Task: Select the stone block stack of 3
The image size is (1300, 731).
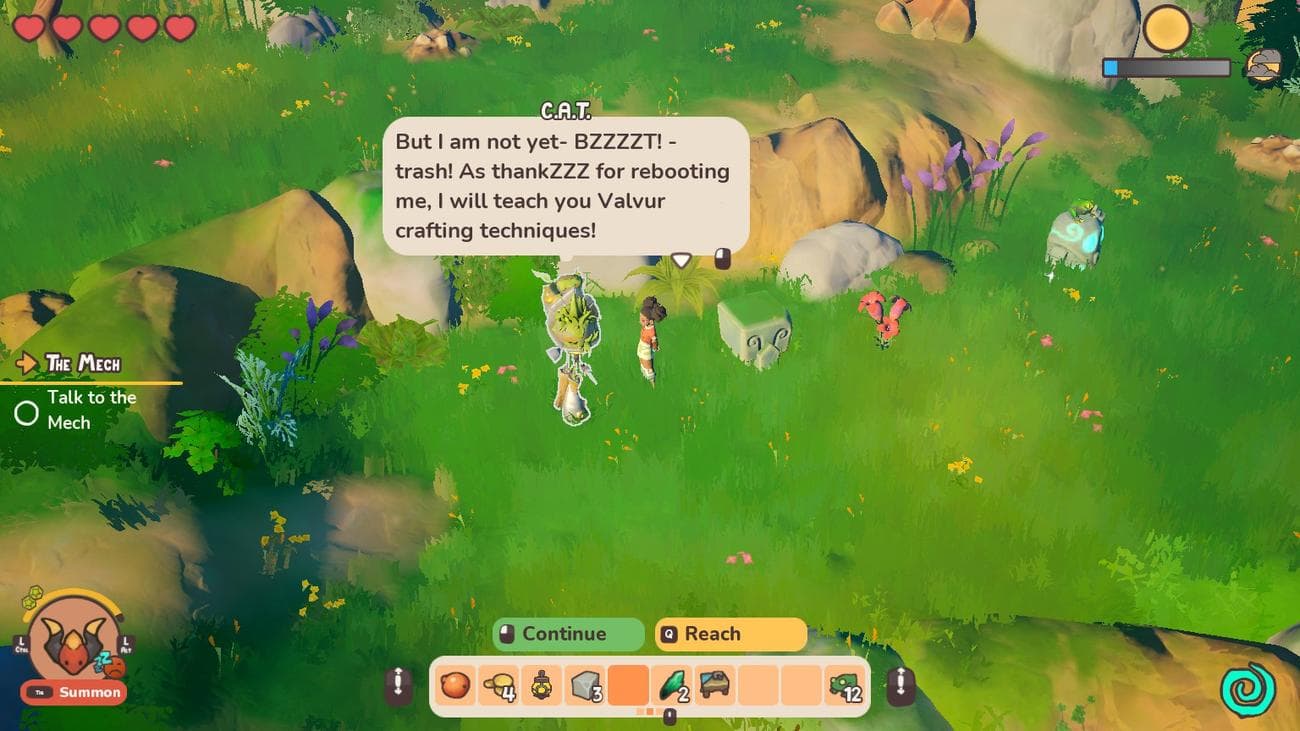Action: pos(585,686)
